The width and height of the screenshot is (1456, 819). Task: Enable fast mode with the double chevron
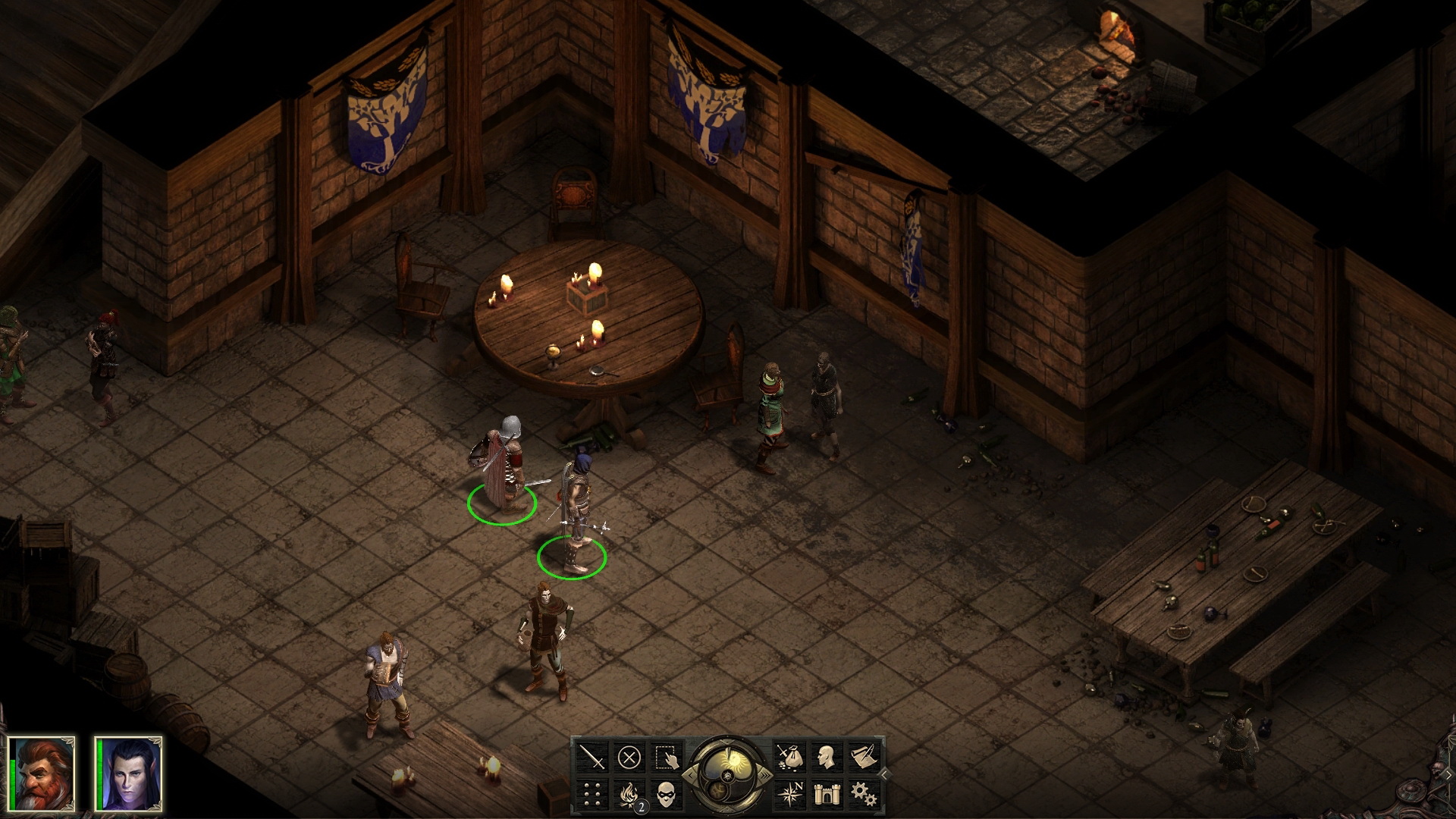coord(765,773)
